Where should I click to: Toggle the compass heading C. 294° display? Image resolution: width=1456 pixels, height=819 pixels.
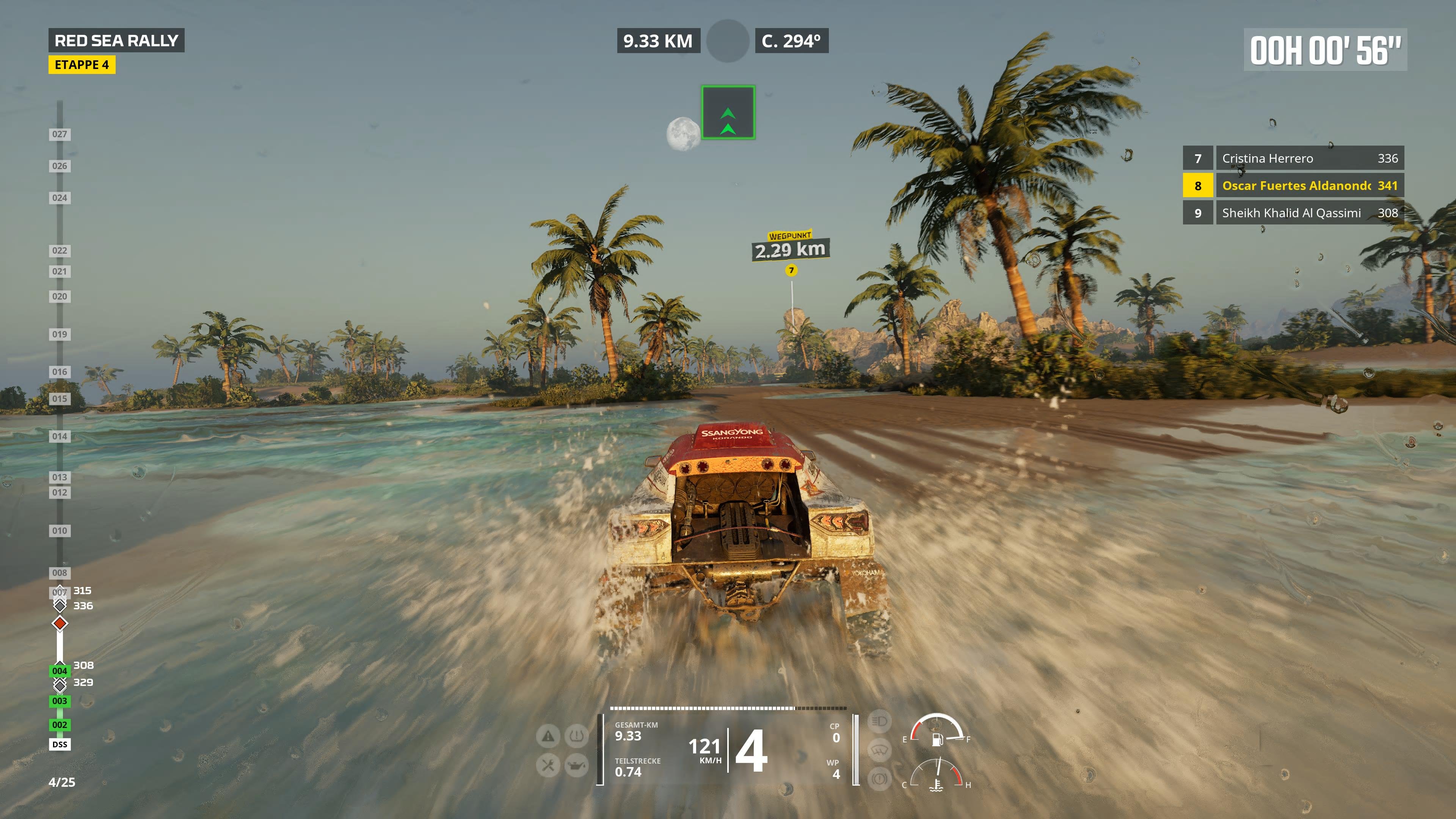click(x=791, y=41)
